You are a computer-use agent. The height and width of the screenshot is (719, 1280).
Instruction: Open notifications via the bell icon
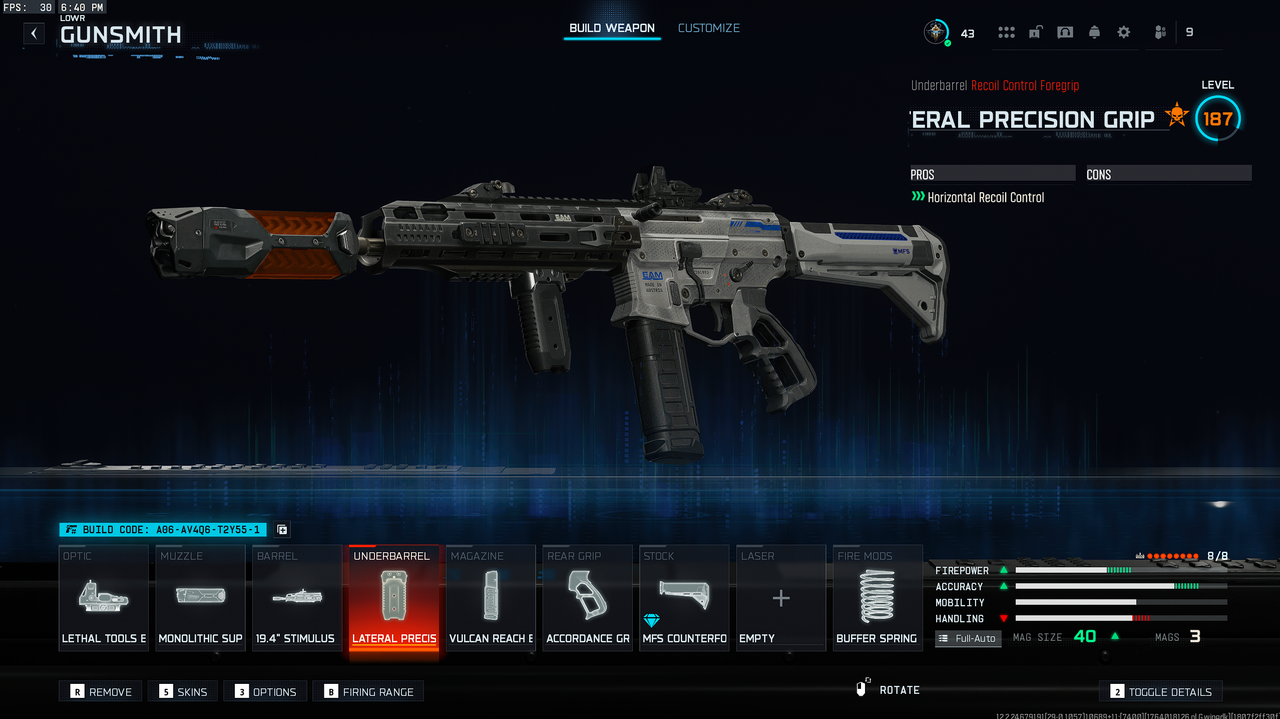1094,32
